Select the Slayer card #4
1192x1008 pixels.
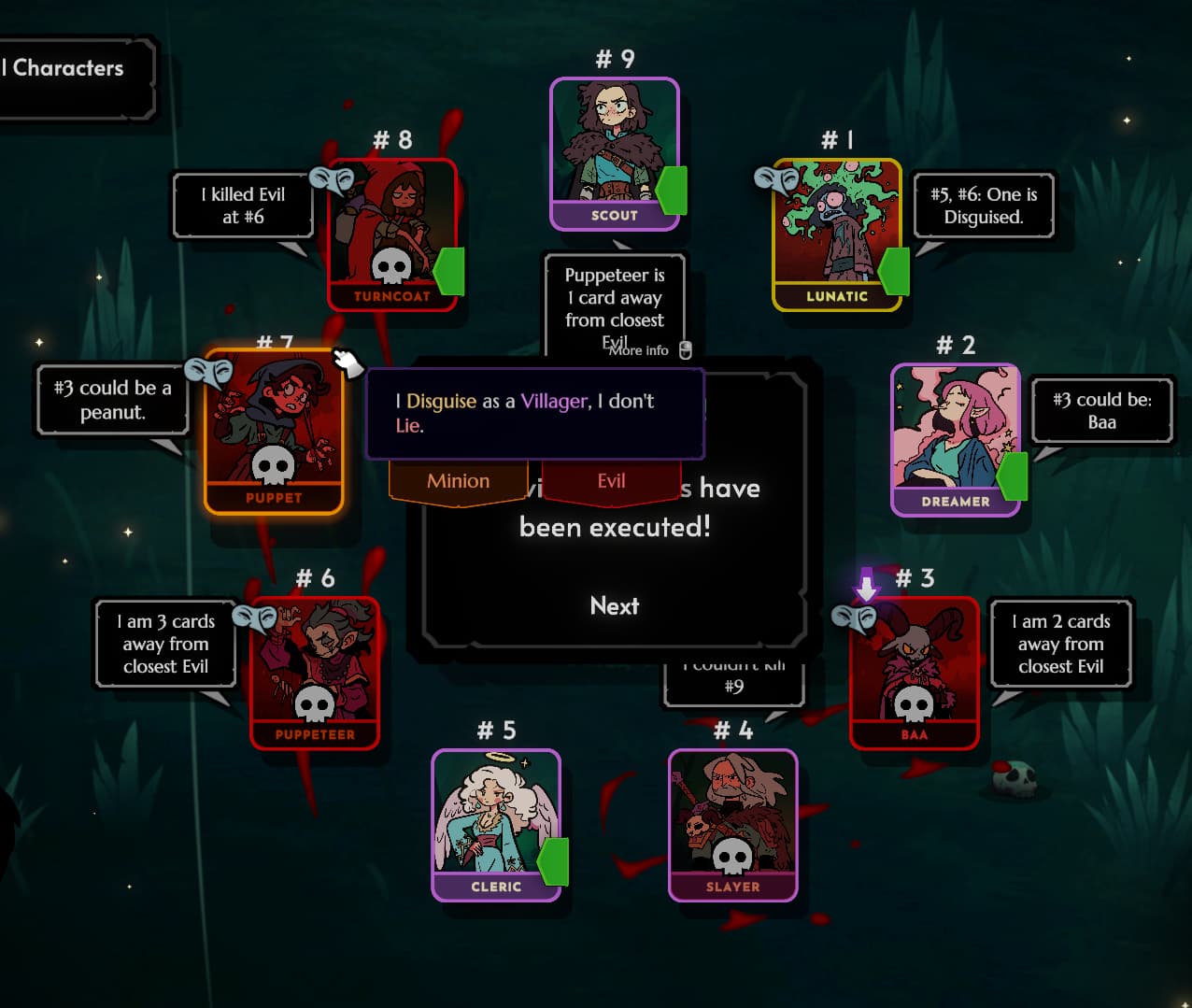pos(732,824)
